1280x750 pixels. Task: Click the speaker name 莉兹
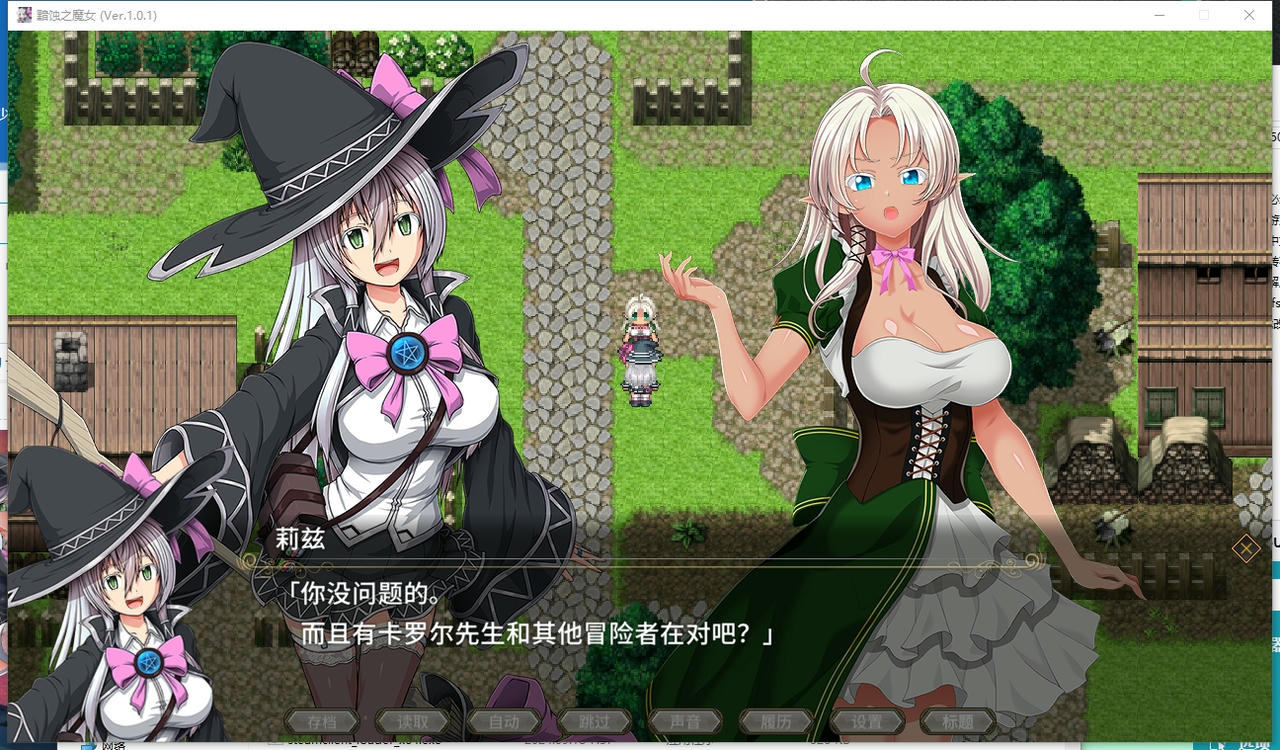click(298, 538)
